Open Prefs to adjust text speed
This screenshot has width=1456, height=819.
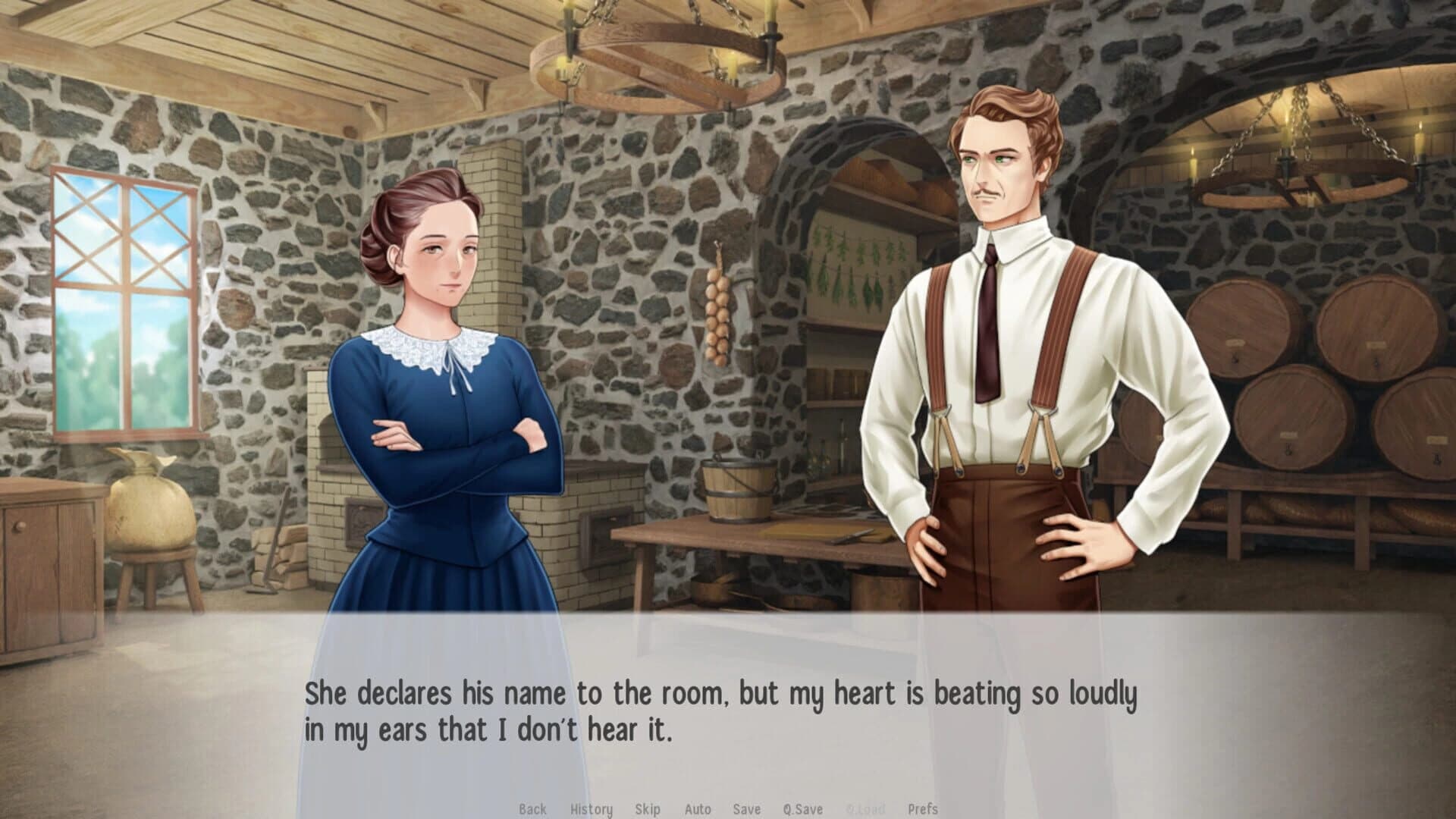point(922,809)
